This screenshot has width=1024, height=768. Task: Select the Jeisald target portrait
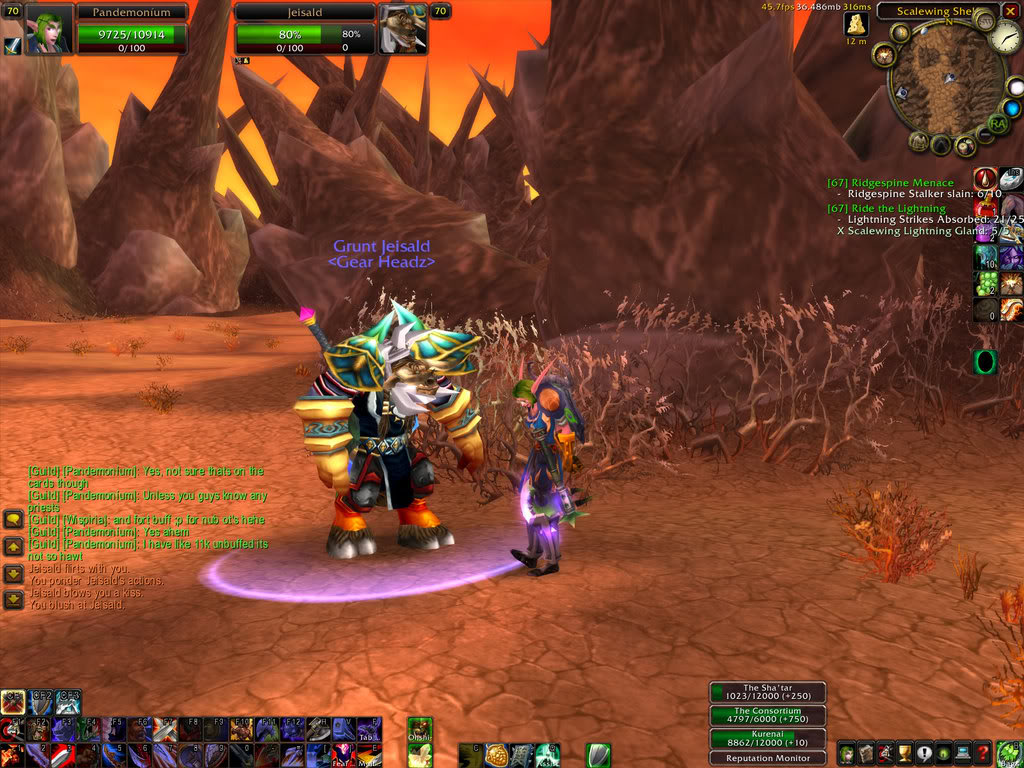pos(402,30)
